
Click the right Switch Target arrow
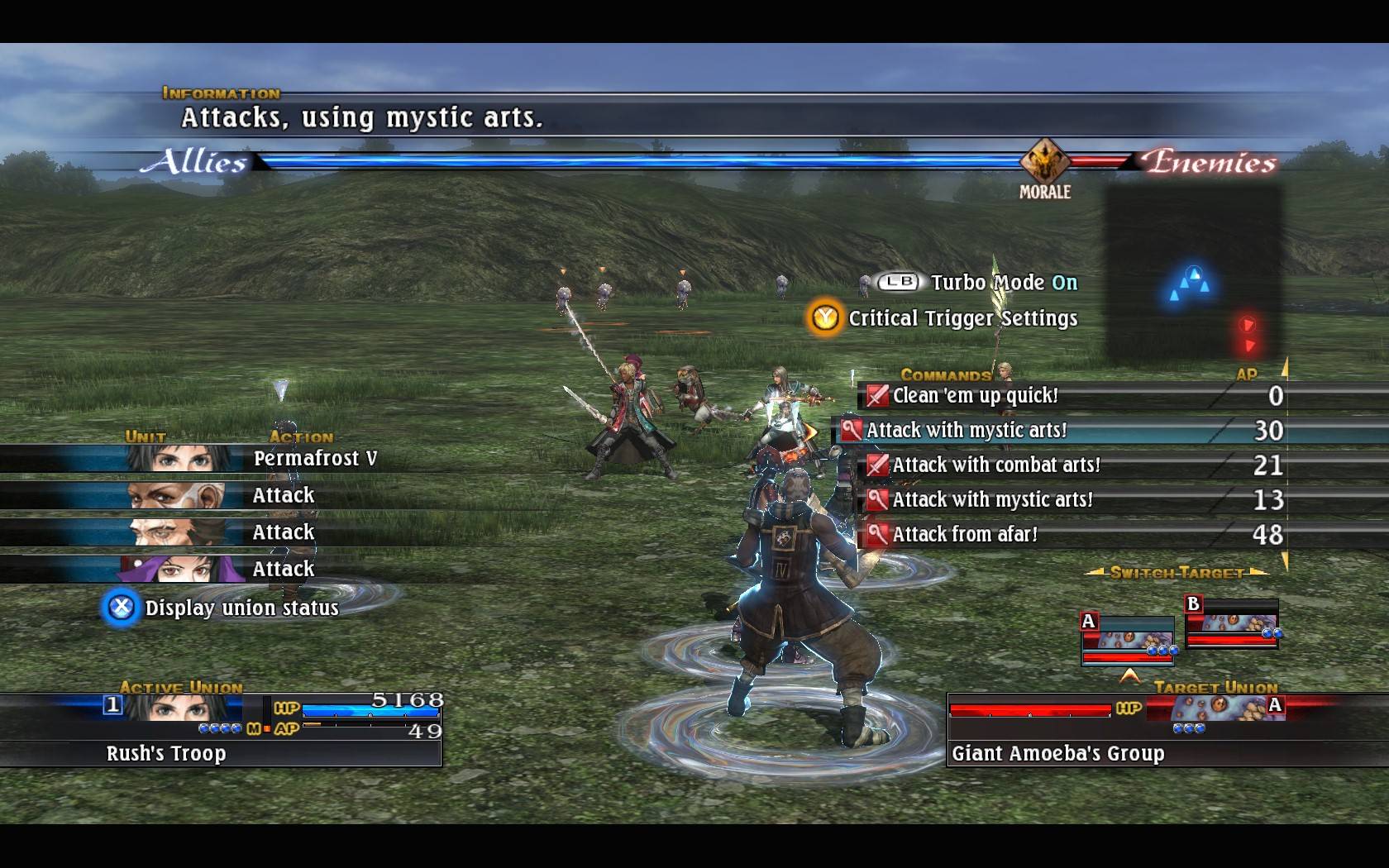(1258, 572)
